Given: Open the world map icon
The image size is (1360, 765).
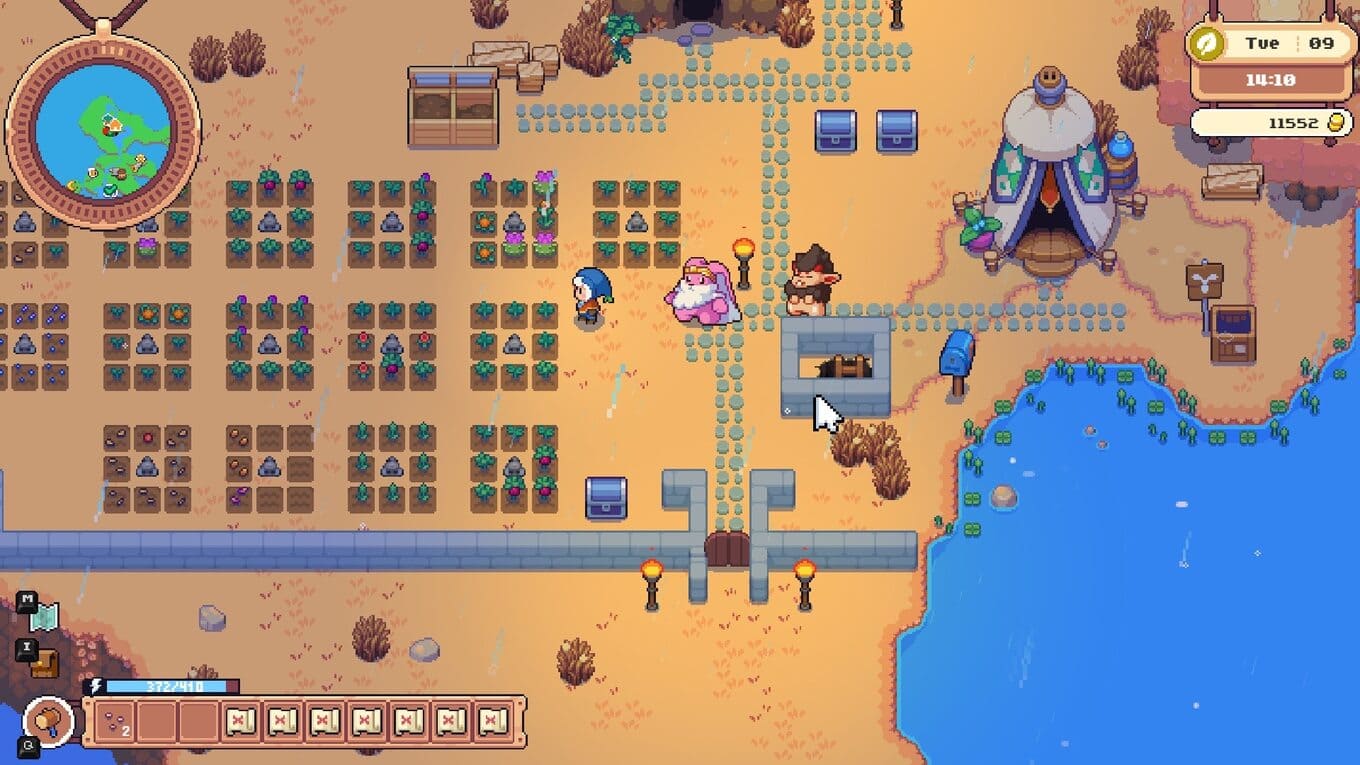Looking at the screenshot, I should (x=44, y=618).
